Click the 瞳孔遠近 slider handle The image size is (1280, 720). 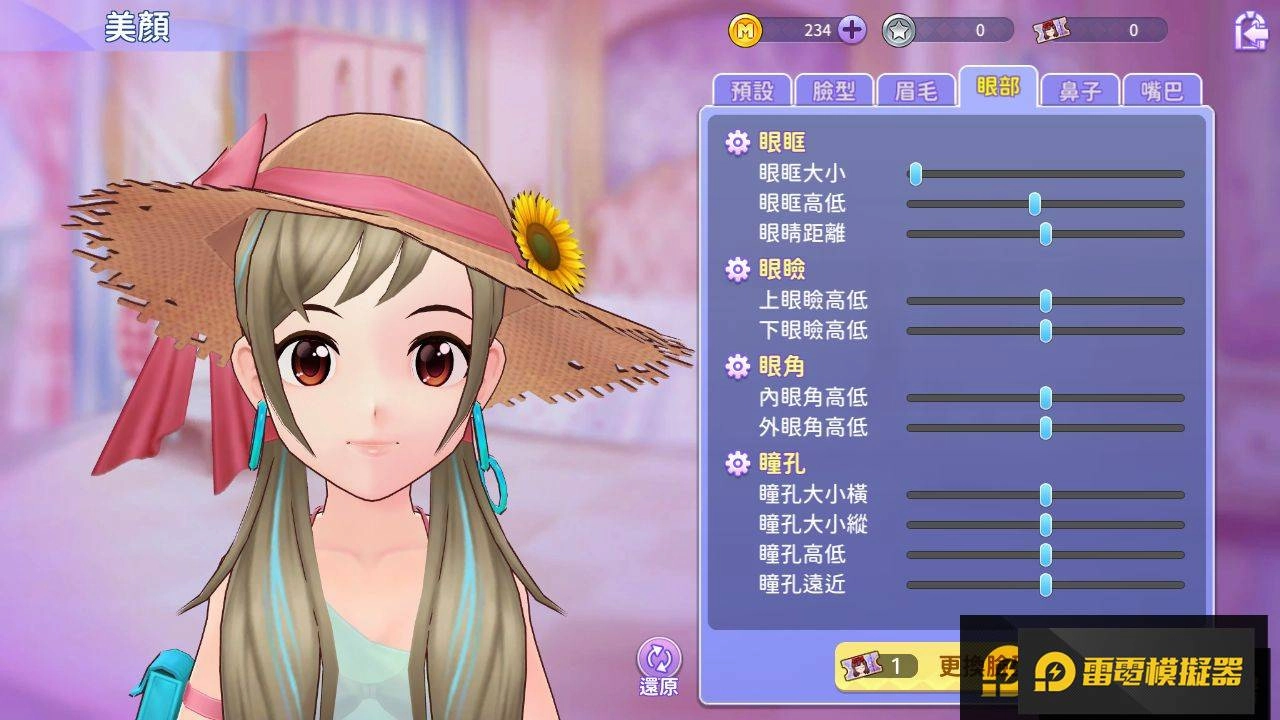tap(1046, 585)
